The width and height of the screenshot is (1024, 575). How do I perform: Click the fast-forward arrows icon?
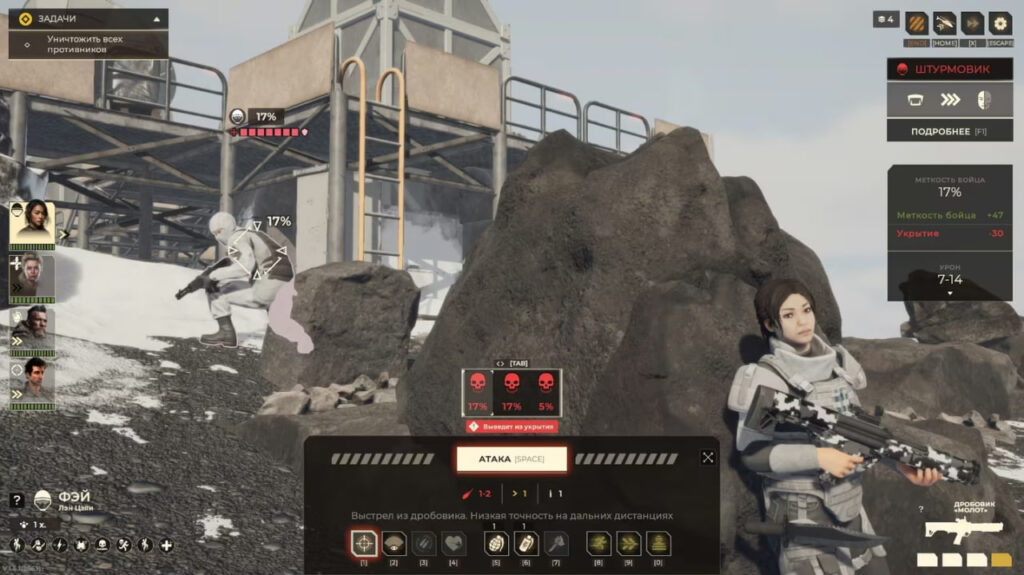point(972,23)
